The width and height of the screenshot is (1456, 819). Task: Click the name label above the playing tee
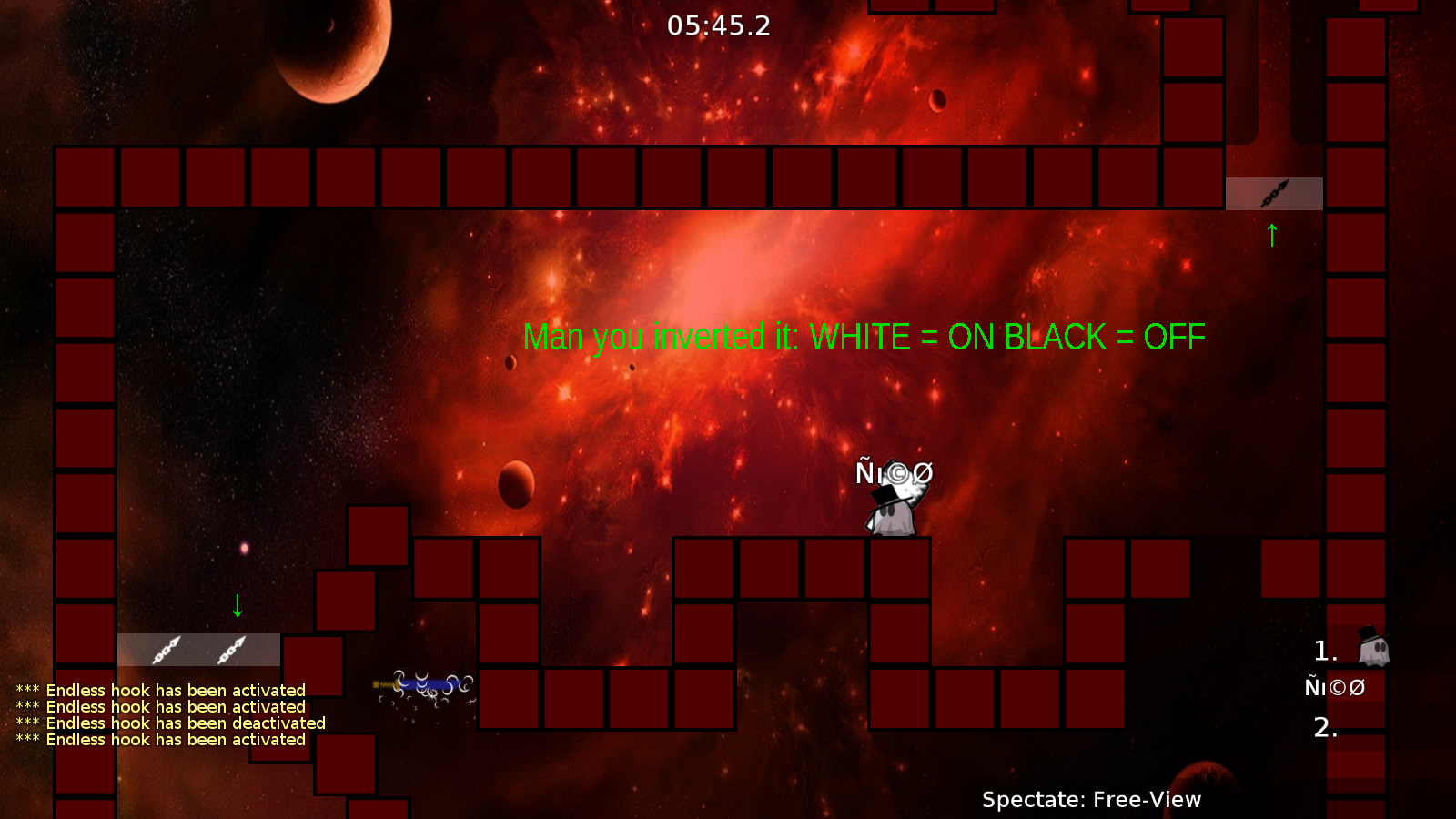click(895, 473)
